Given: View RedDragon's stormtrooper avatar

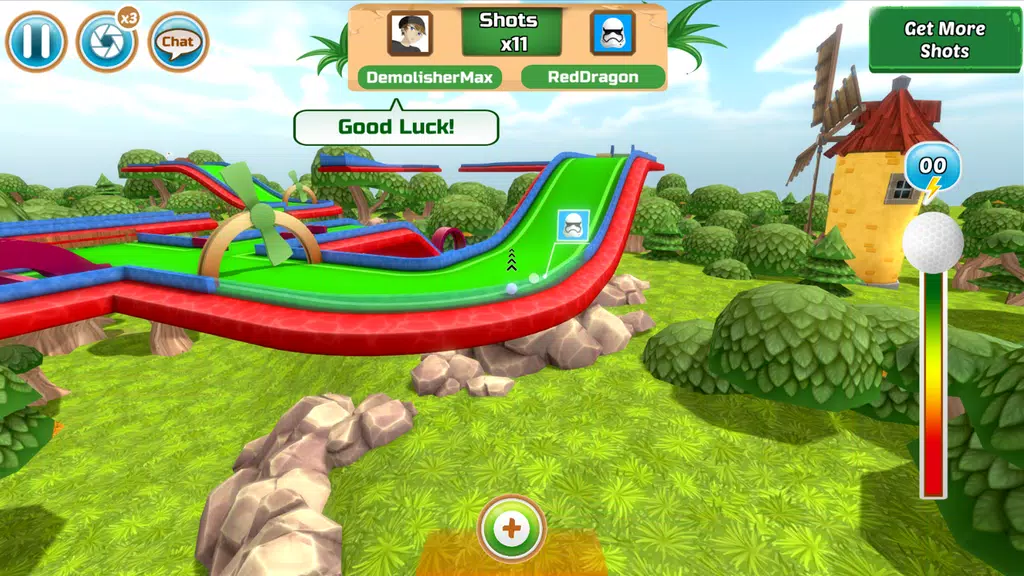Looking at the screenshot, I should 612,34.
